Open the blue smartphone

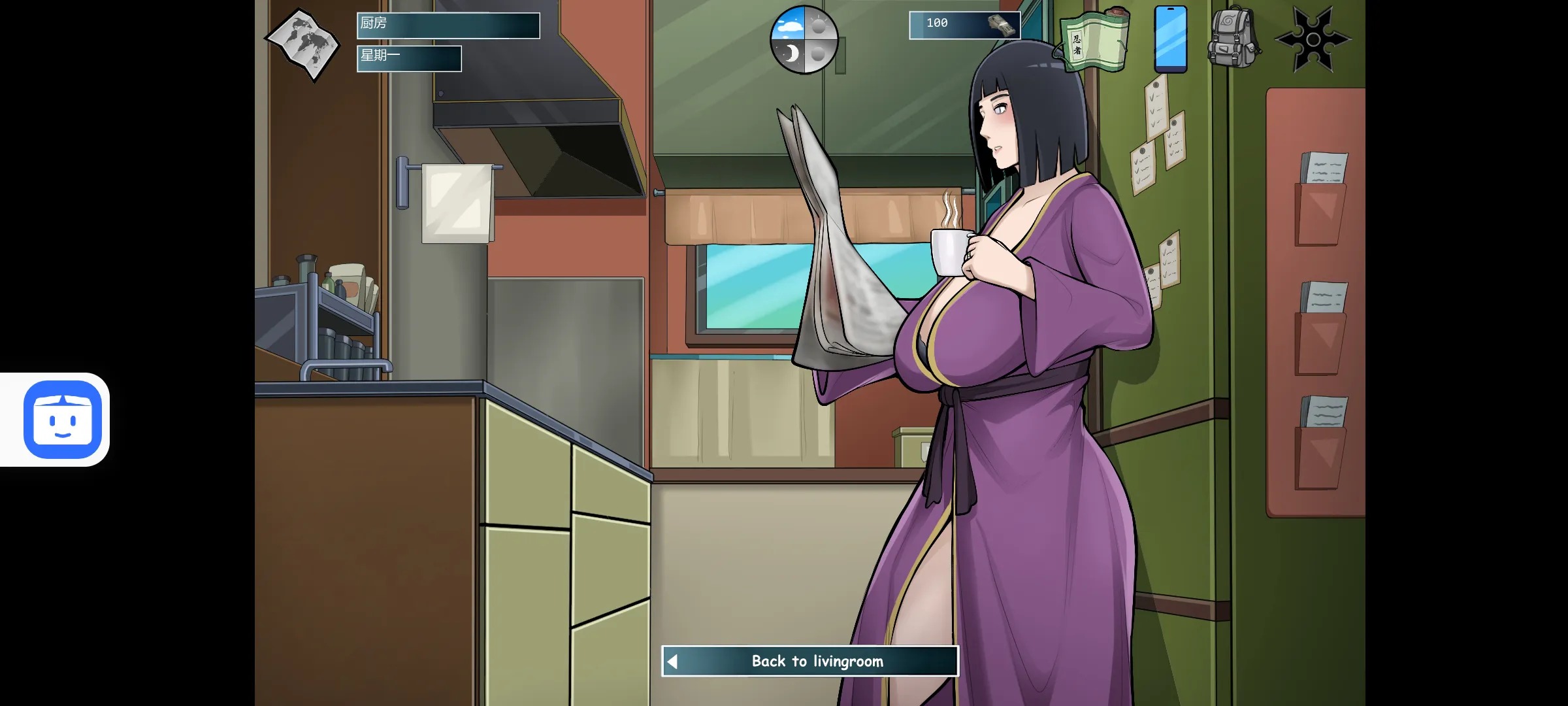[1170, 39]
